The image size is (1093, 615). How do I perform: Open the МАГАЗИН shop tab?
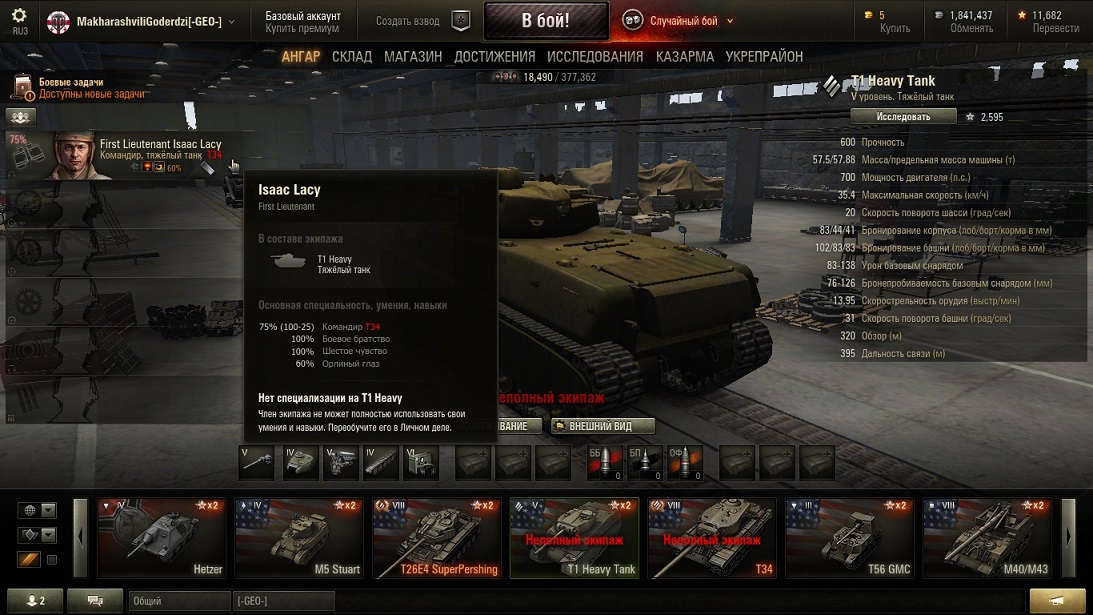coord(413,57)
